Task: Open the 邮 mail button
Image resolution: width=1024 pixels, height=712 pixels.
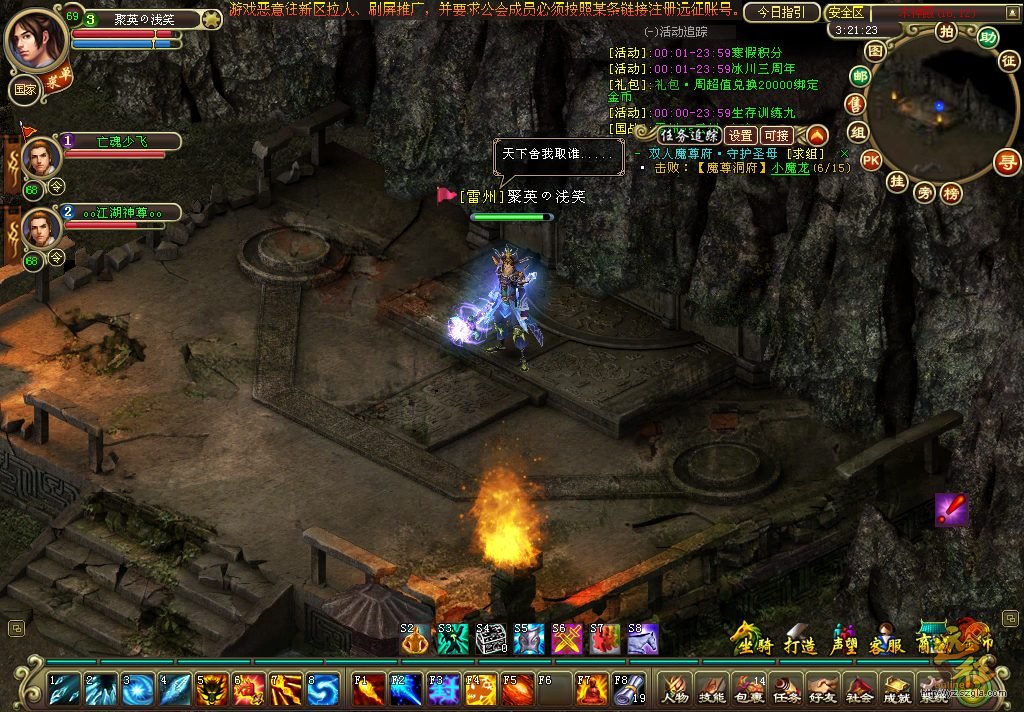Action: tap(859, 76)
